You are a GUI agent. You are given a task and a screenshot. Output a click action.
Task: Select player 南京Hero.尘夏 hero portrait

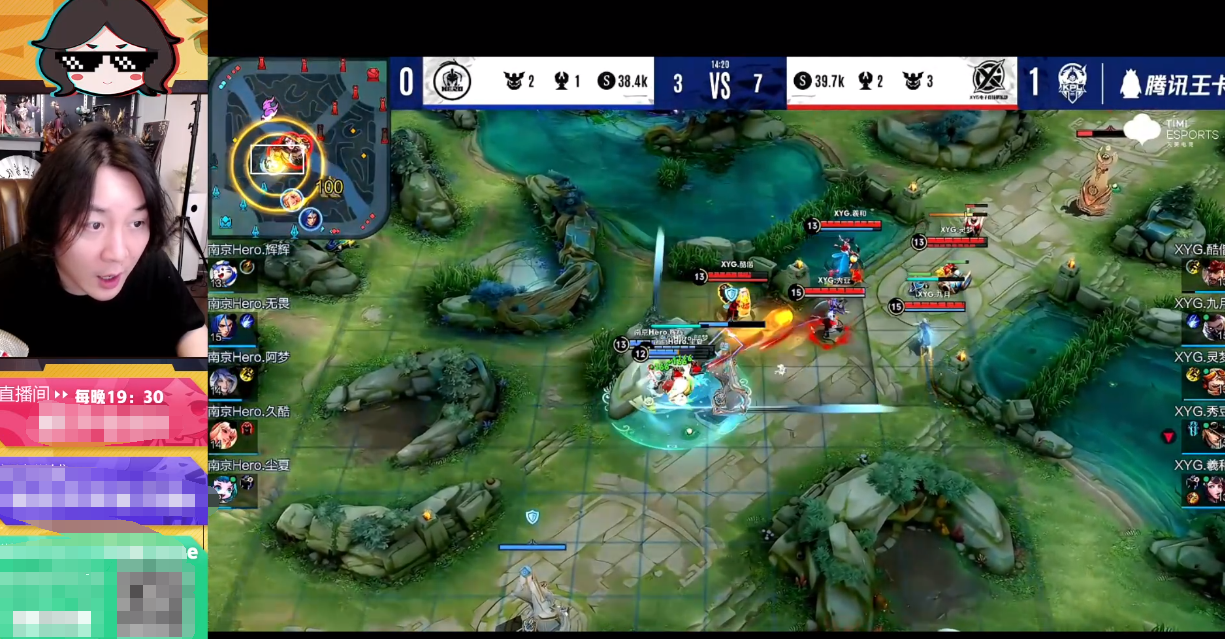(222, 489)
